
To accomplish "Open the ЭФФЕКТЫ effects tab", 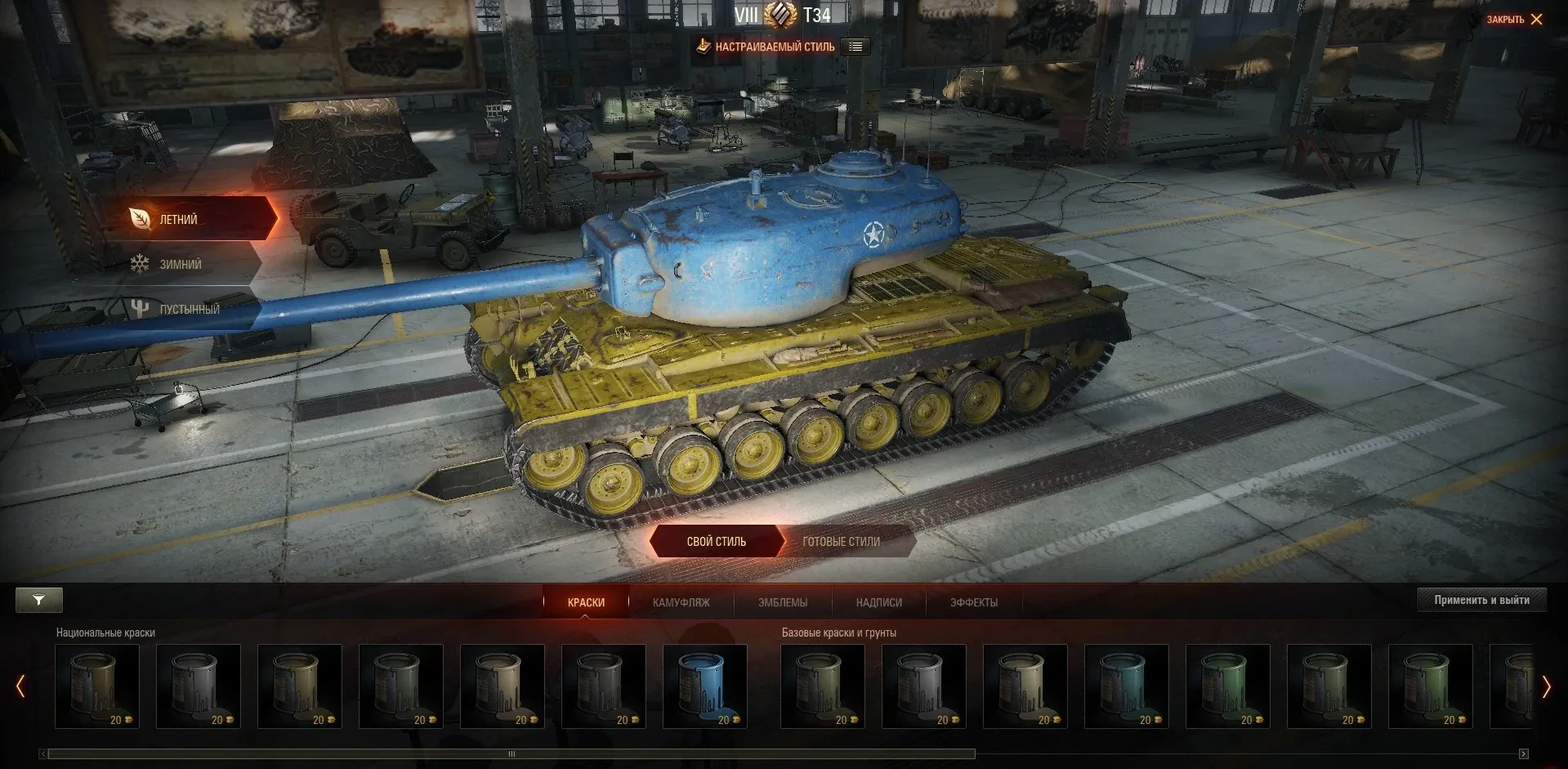I will 973,602.
